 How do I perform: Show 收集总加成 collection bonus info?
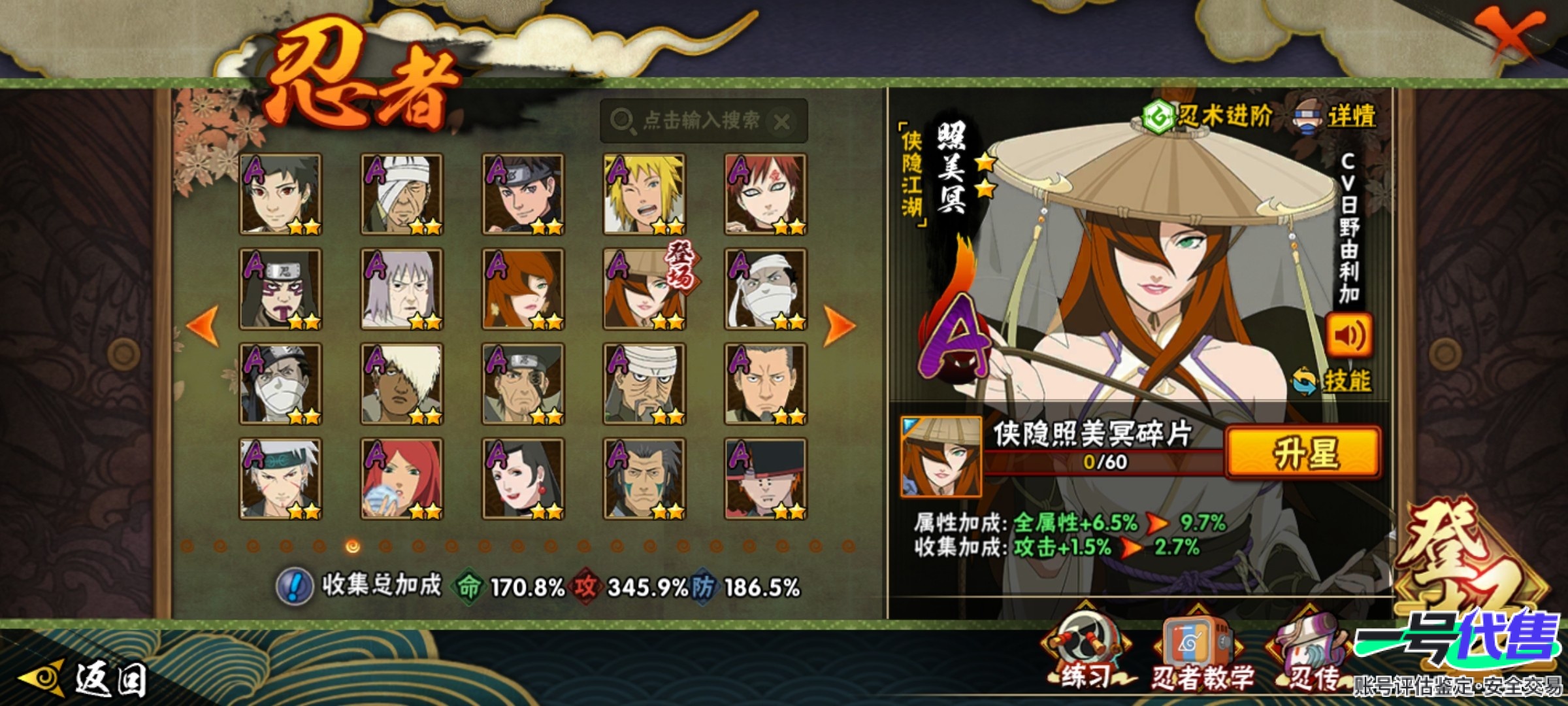coord(293,586)
